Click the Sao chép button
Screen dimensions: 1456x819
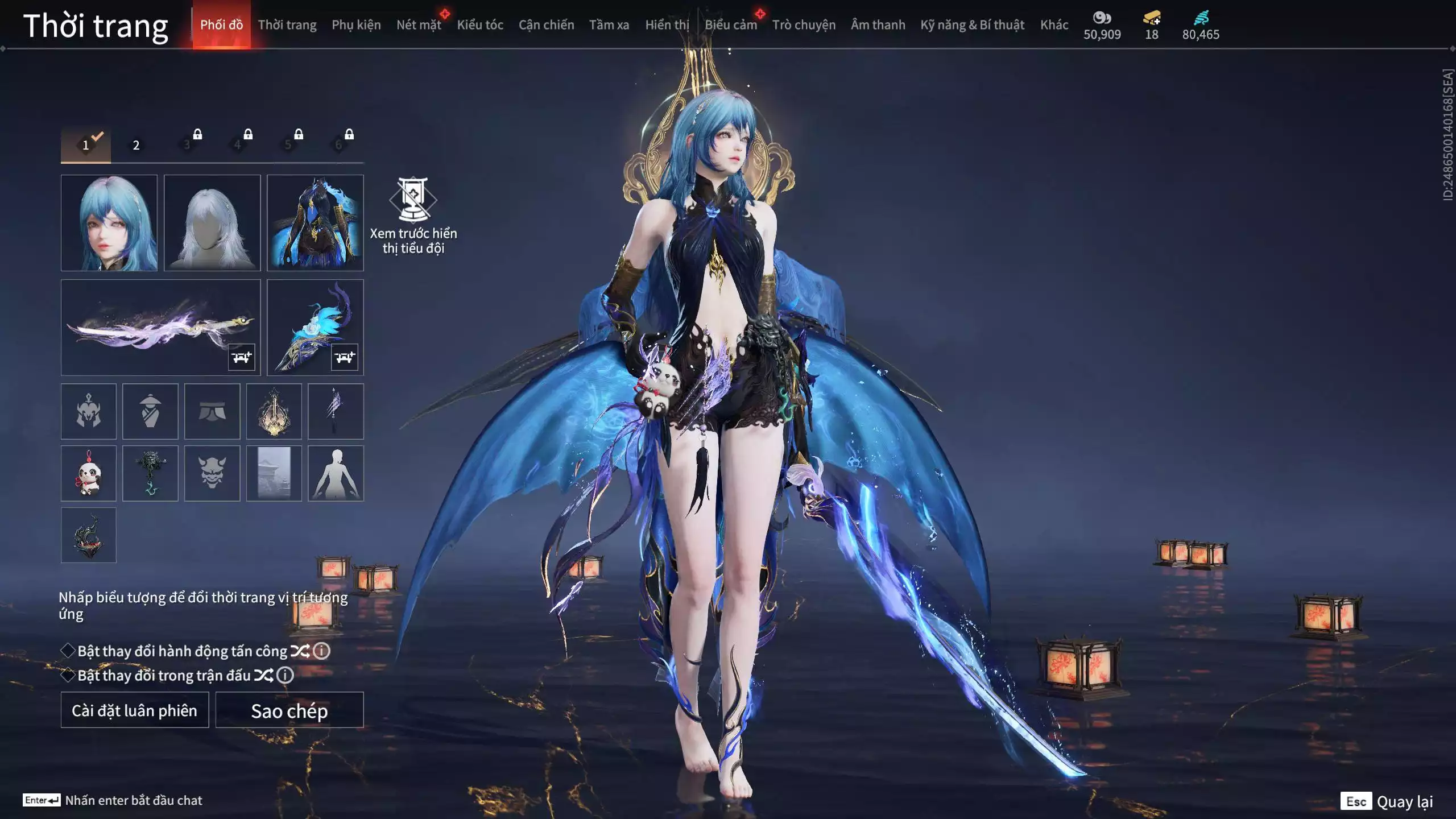tap(289, 710)
